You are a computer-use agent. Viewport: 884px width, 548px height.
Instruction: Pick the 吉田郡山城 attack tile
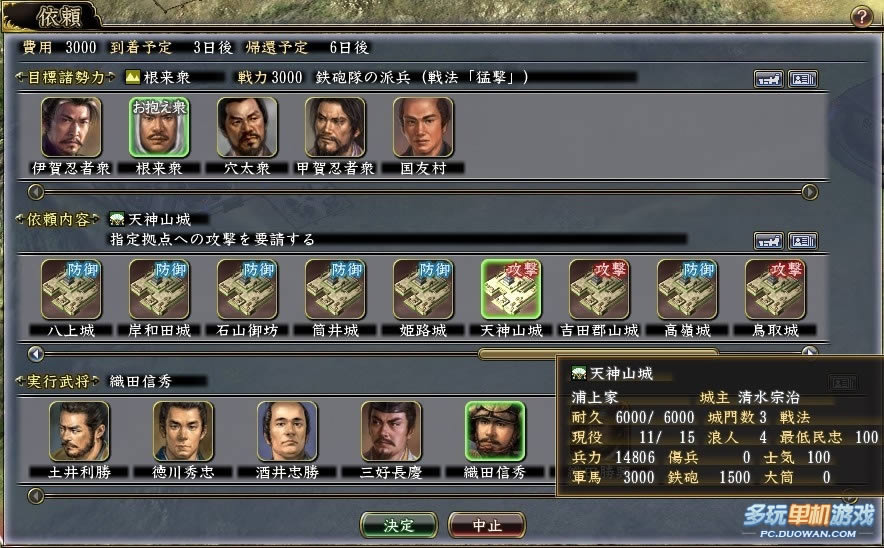click(599, 289)
